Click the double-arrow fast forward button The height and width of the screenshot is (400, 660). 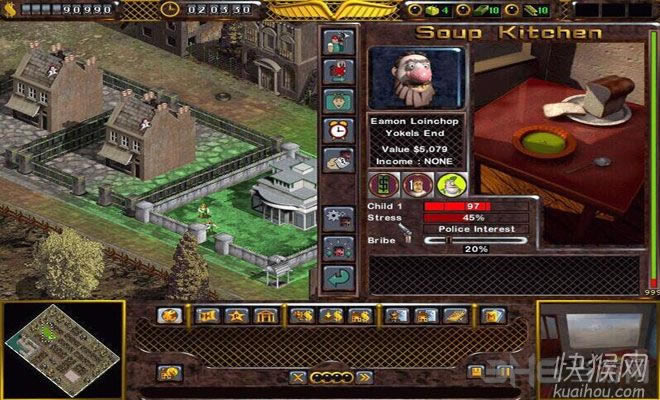click(x=363, y=377)
